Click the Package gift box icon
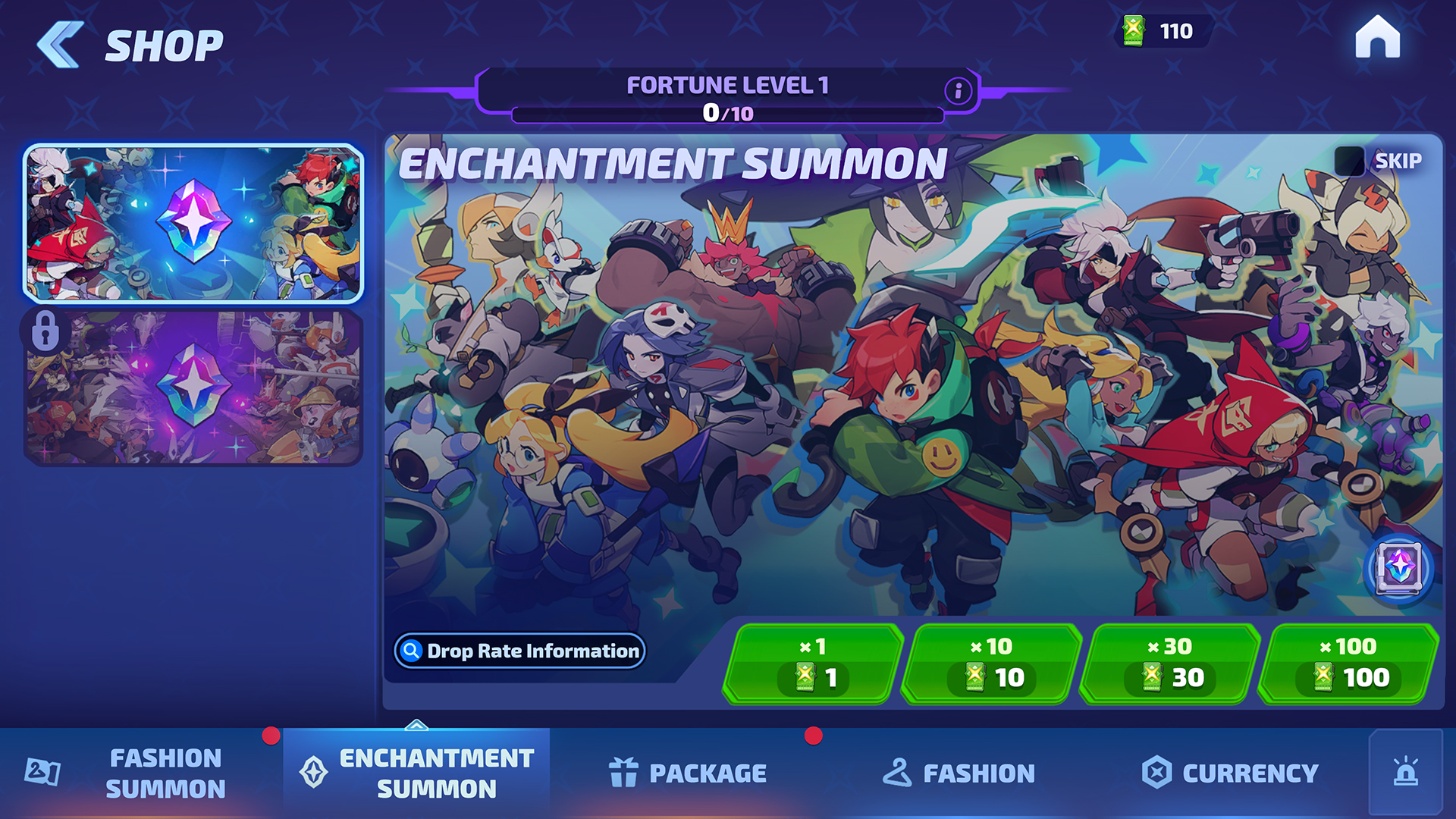 point(623,772)
